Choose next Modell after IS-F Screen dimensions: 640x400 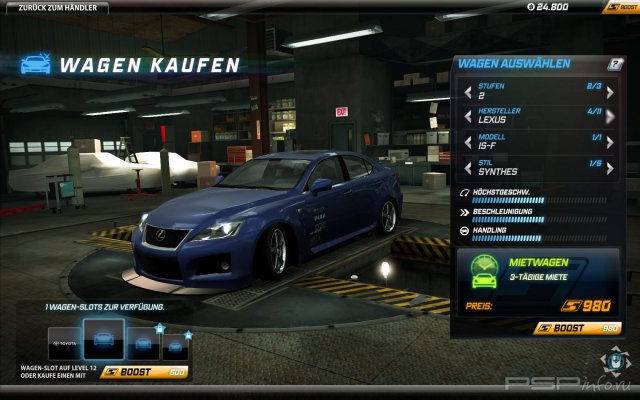coord(614,142)
